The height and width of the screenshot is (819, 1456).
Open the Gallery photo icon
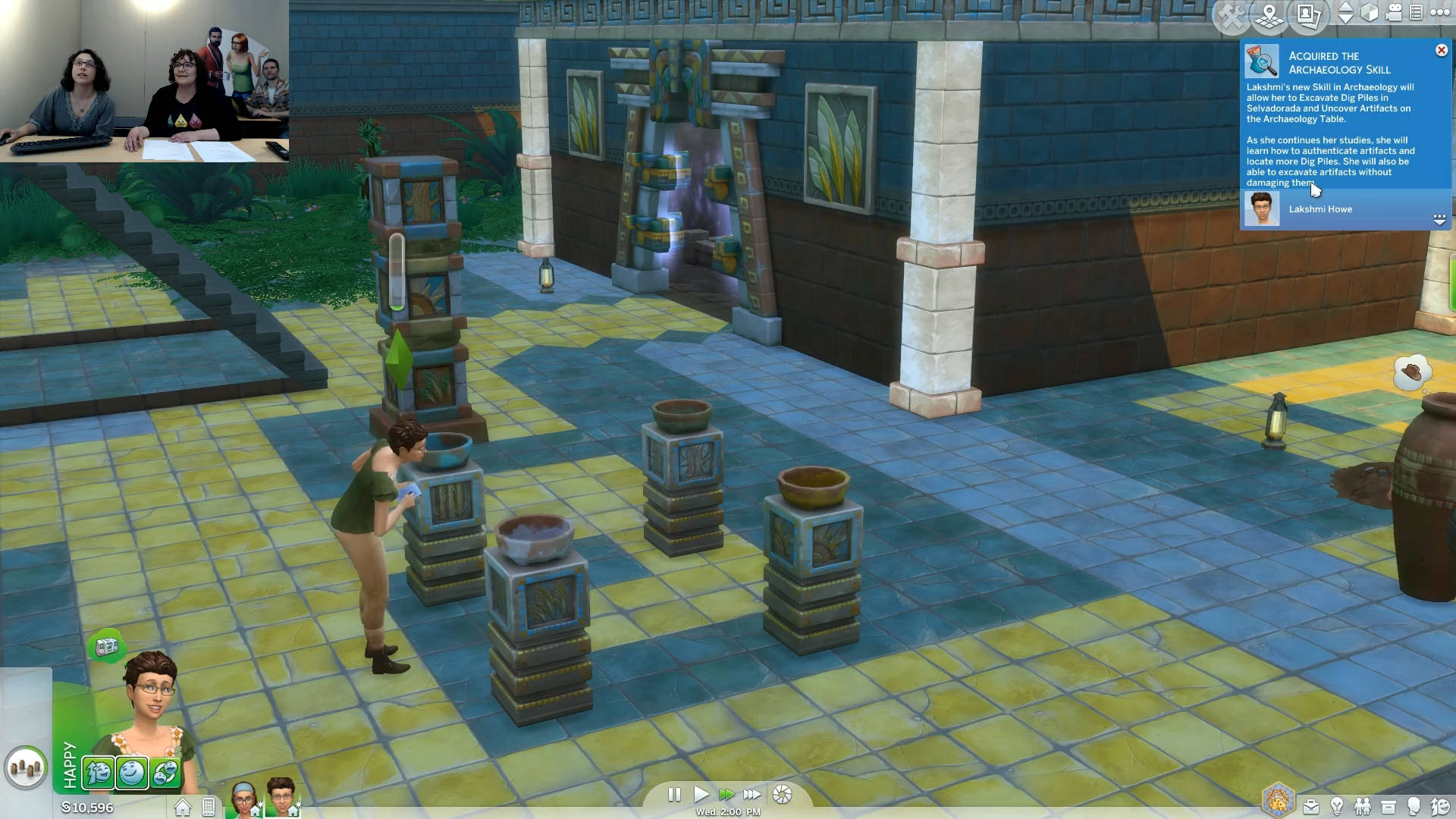coord(1308,14)
